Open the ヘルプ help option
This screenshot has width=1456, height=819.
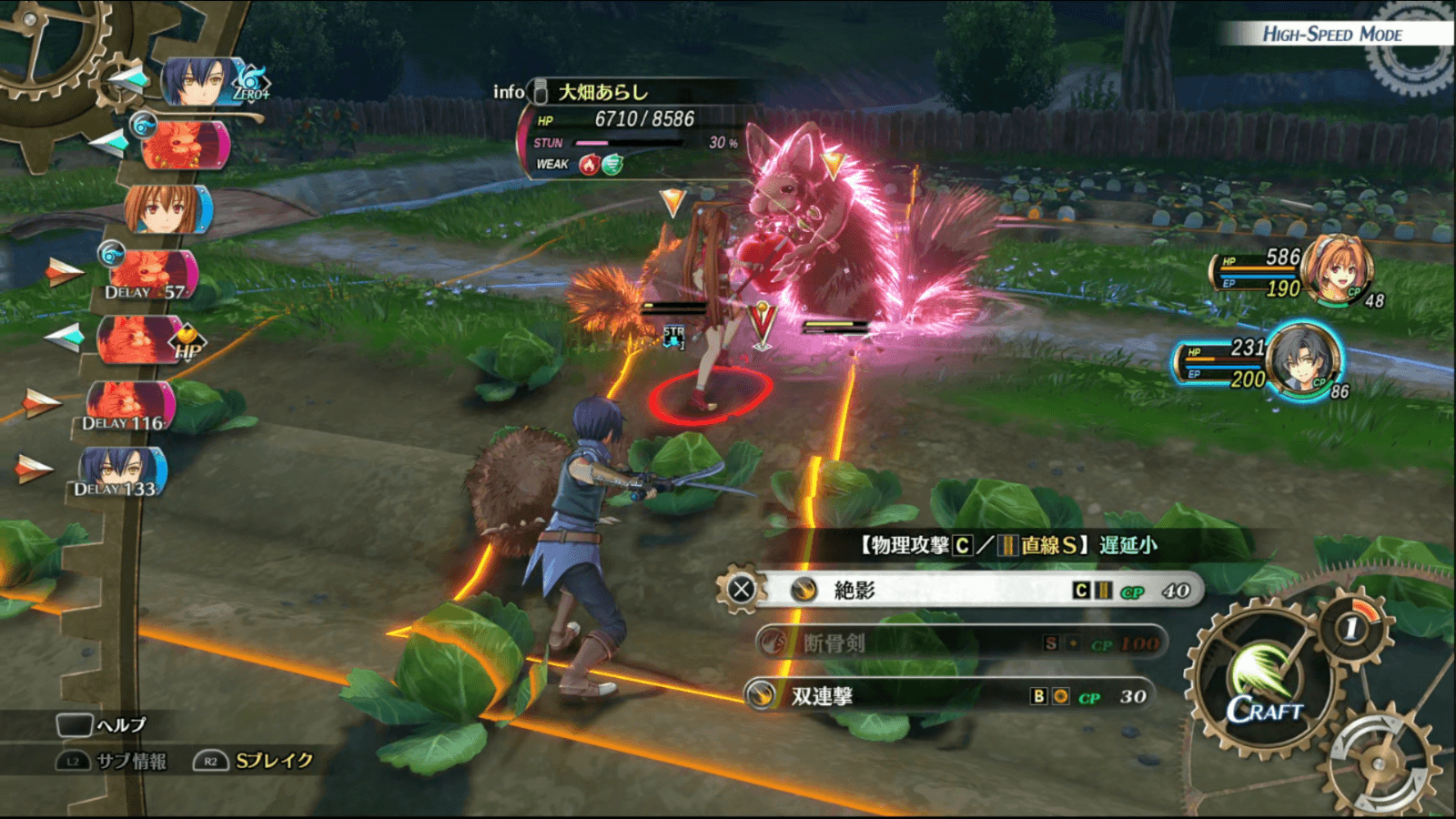tap(102, 724)
